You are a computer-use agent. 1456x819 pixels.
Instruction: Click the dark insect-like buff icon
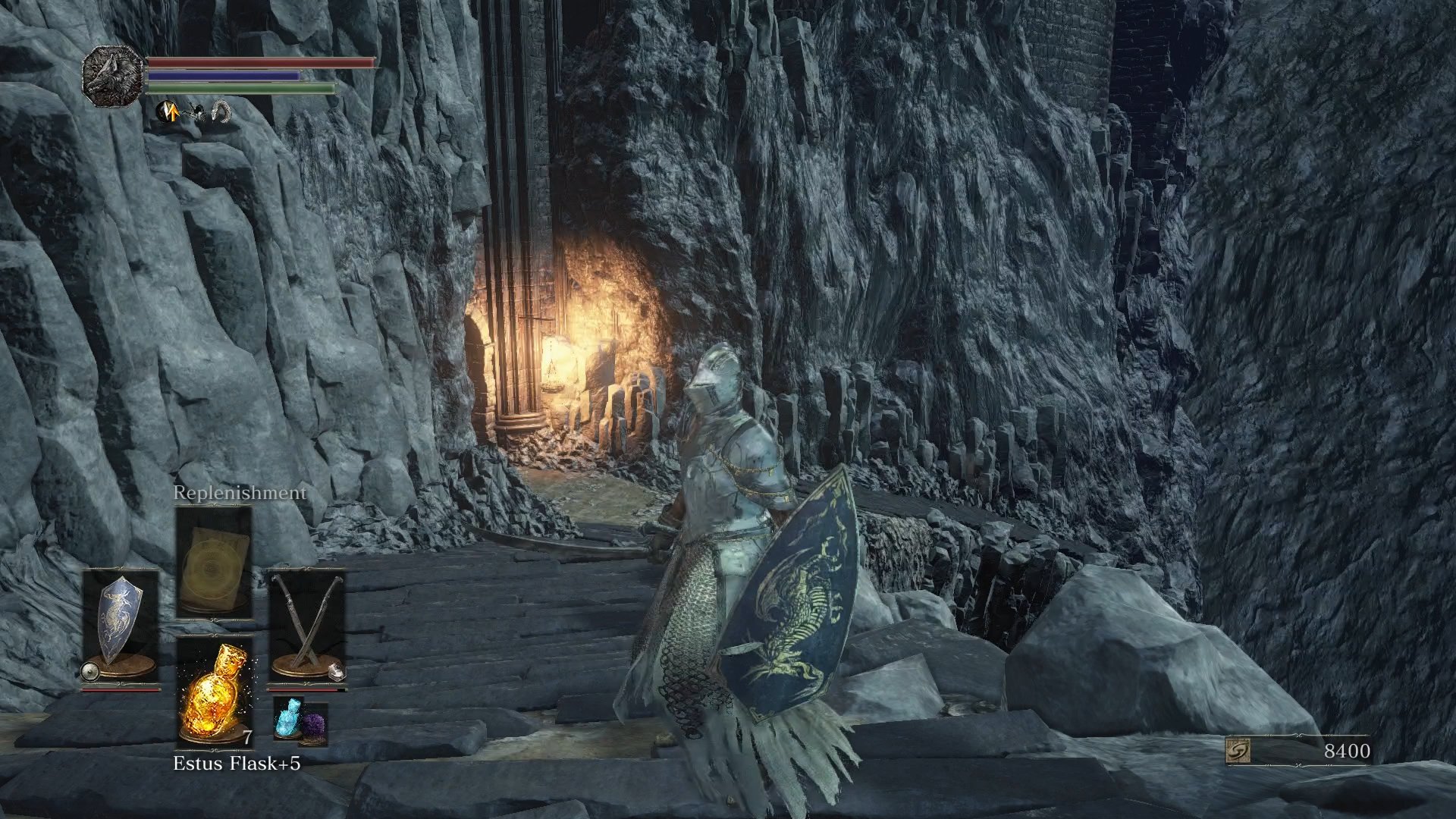[197, 111]
